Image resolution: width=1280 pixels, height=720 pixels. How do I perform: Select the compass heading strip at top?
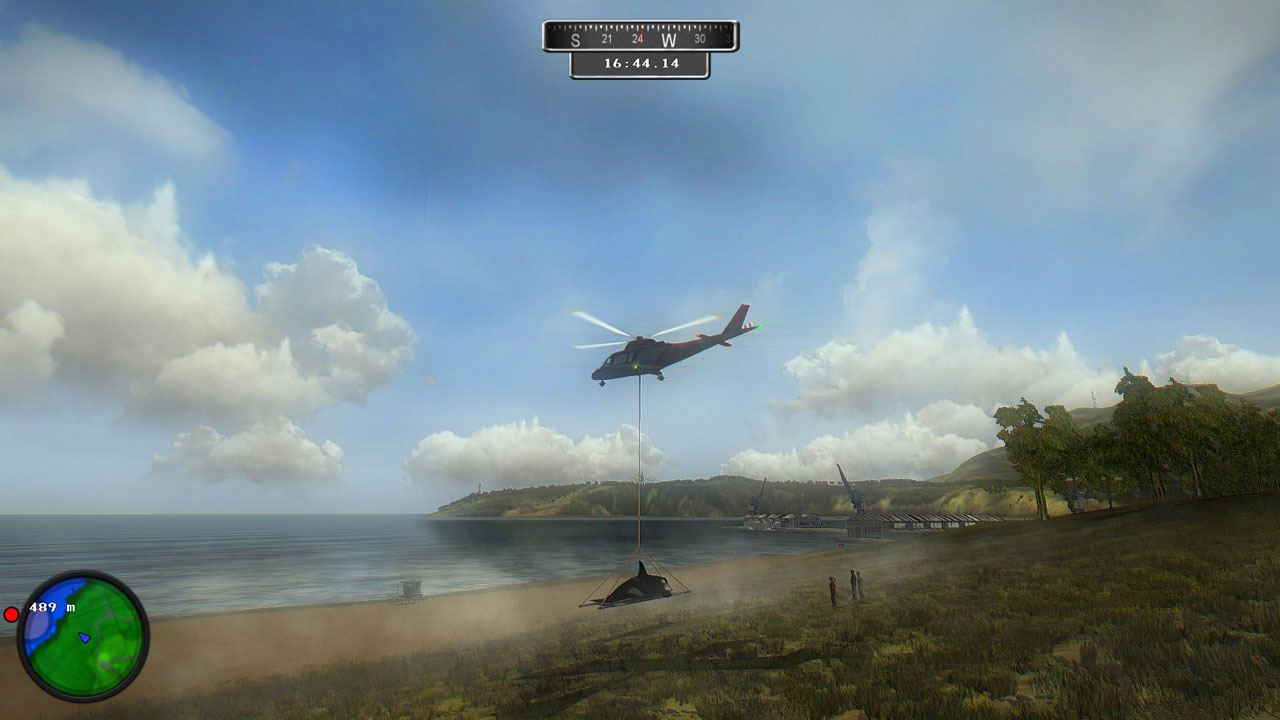tap(640, 34)
